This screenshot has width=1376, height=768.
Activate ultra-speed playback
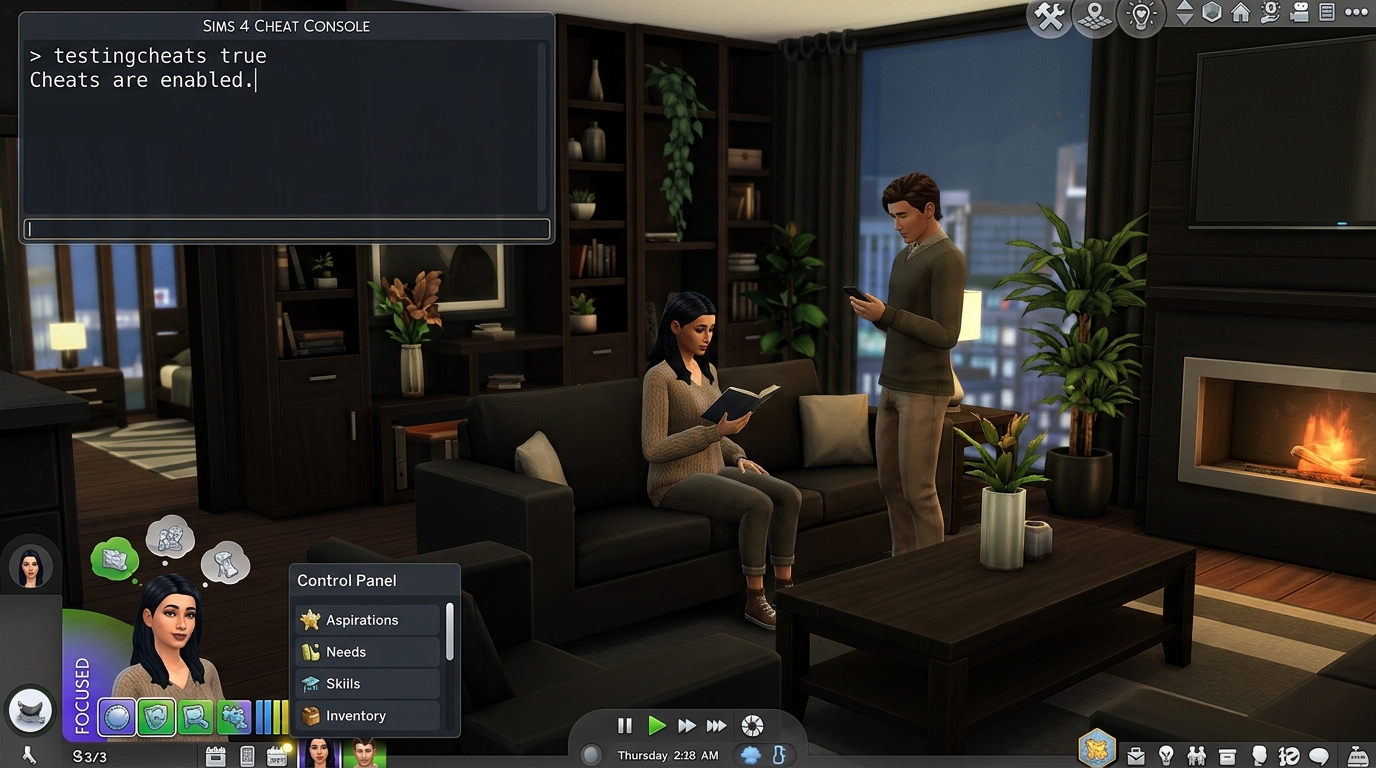717,726
